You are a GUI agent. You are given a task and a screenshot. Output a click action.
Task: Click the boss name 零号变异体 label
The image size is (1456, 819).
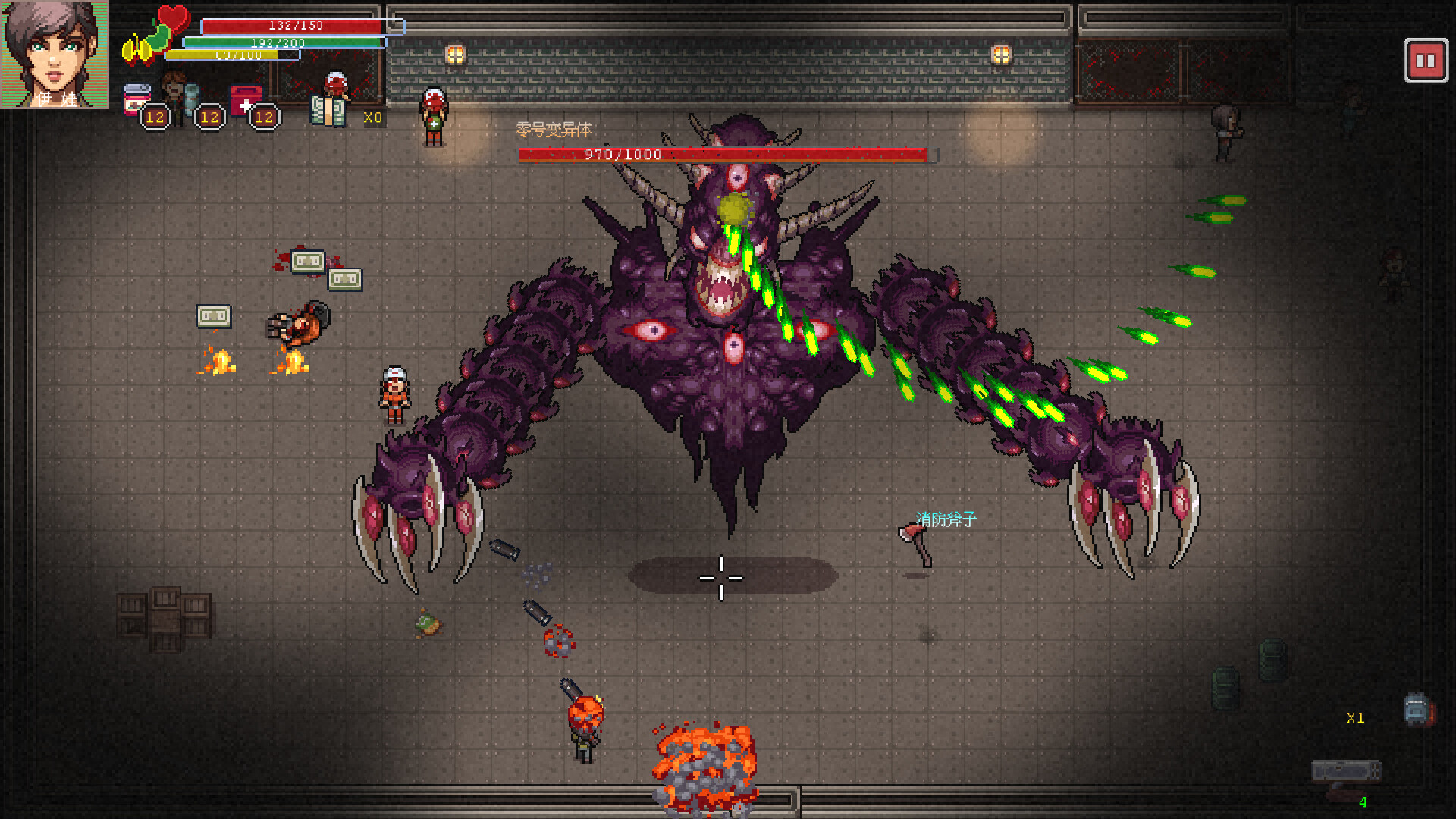pos(554,130)
